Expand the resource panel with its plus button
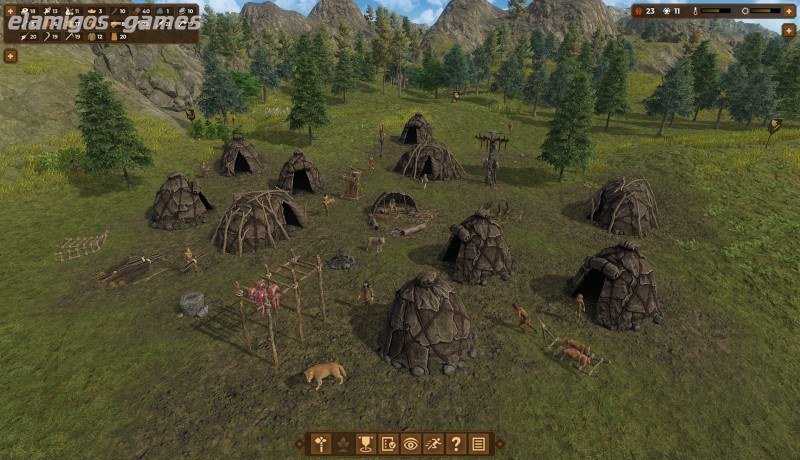The width and height of the screenshot is (800, 460). [x=10, y=11]
